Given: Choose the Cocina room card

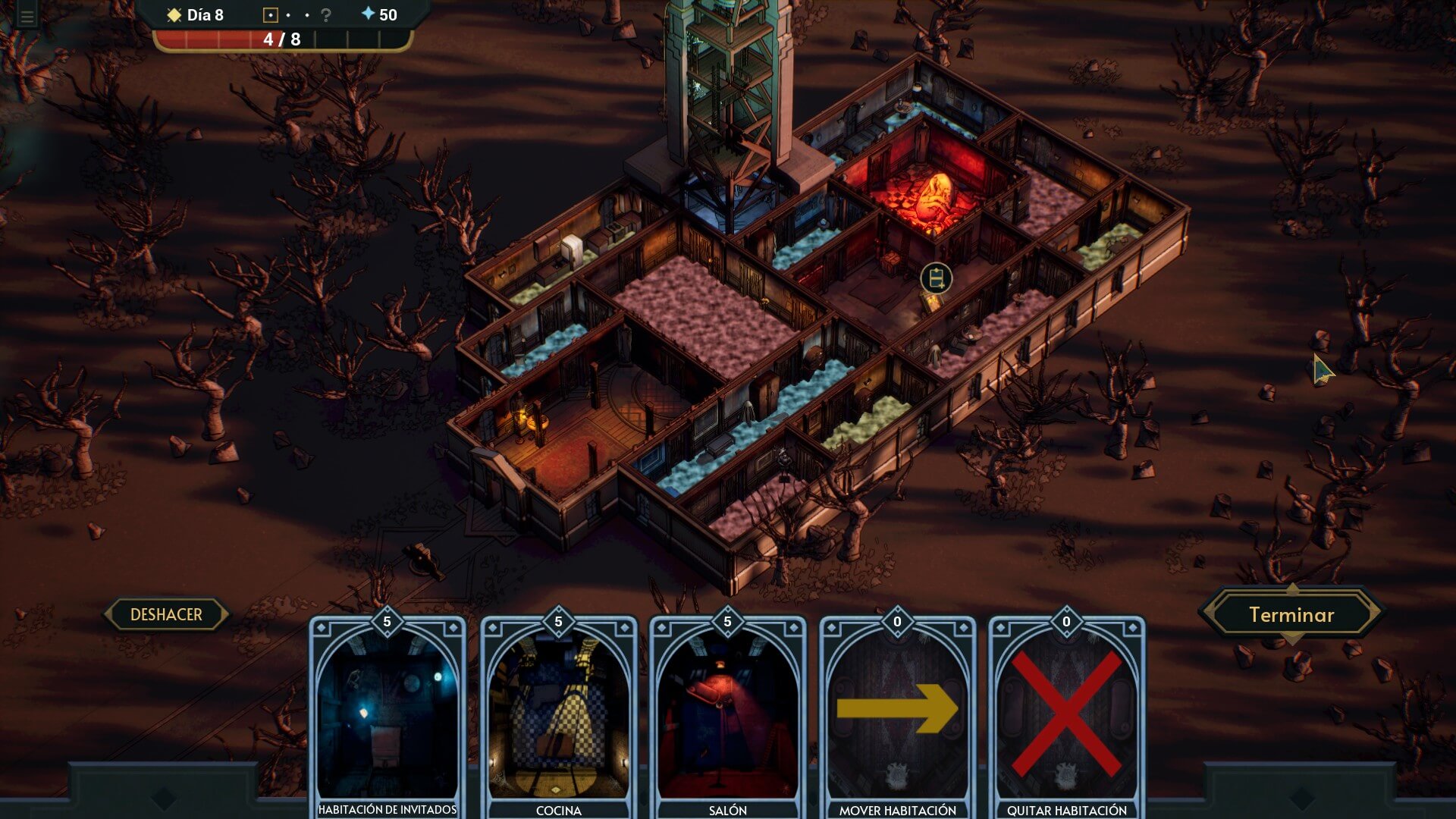Looking at the screenshot, I should 558,717.
